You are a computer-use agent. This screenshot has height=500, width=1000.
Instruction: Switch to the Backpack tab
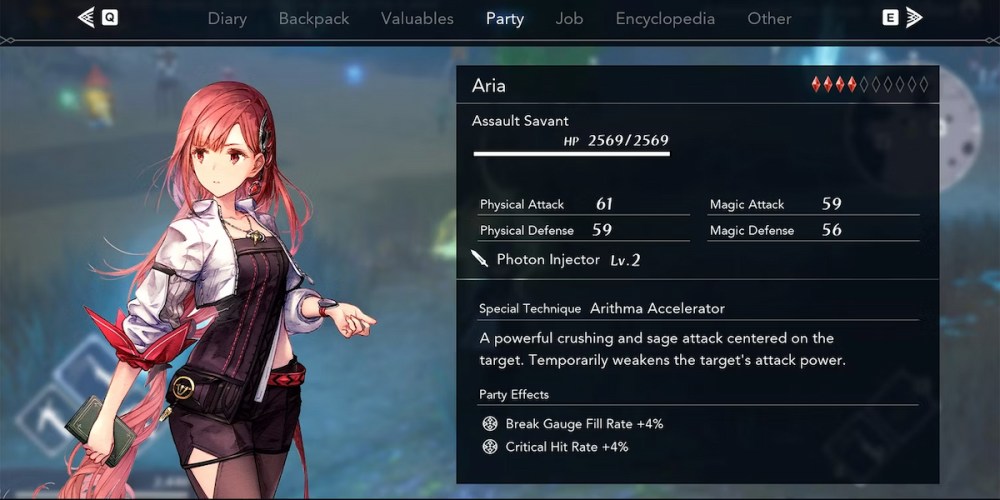click(314, 18)
